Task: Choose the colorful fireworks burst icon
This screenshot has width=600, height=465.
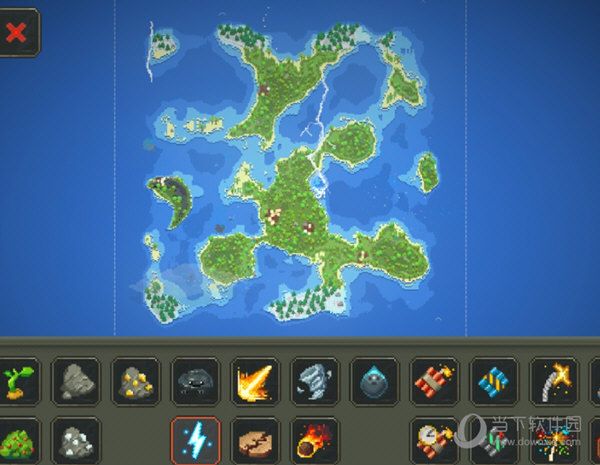Action: (555, 440)
